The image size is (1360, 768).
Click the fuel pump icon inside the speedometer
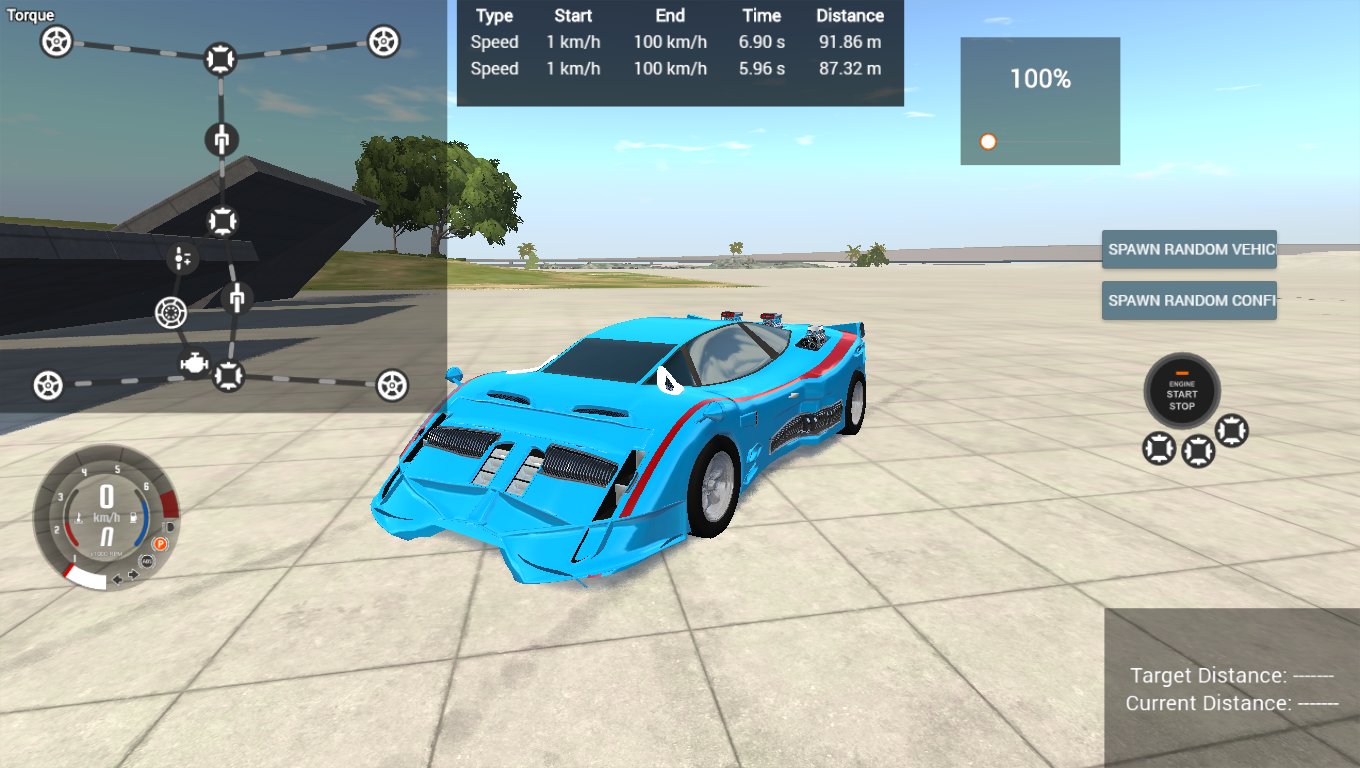134,517
